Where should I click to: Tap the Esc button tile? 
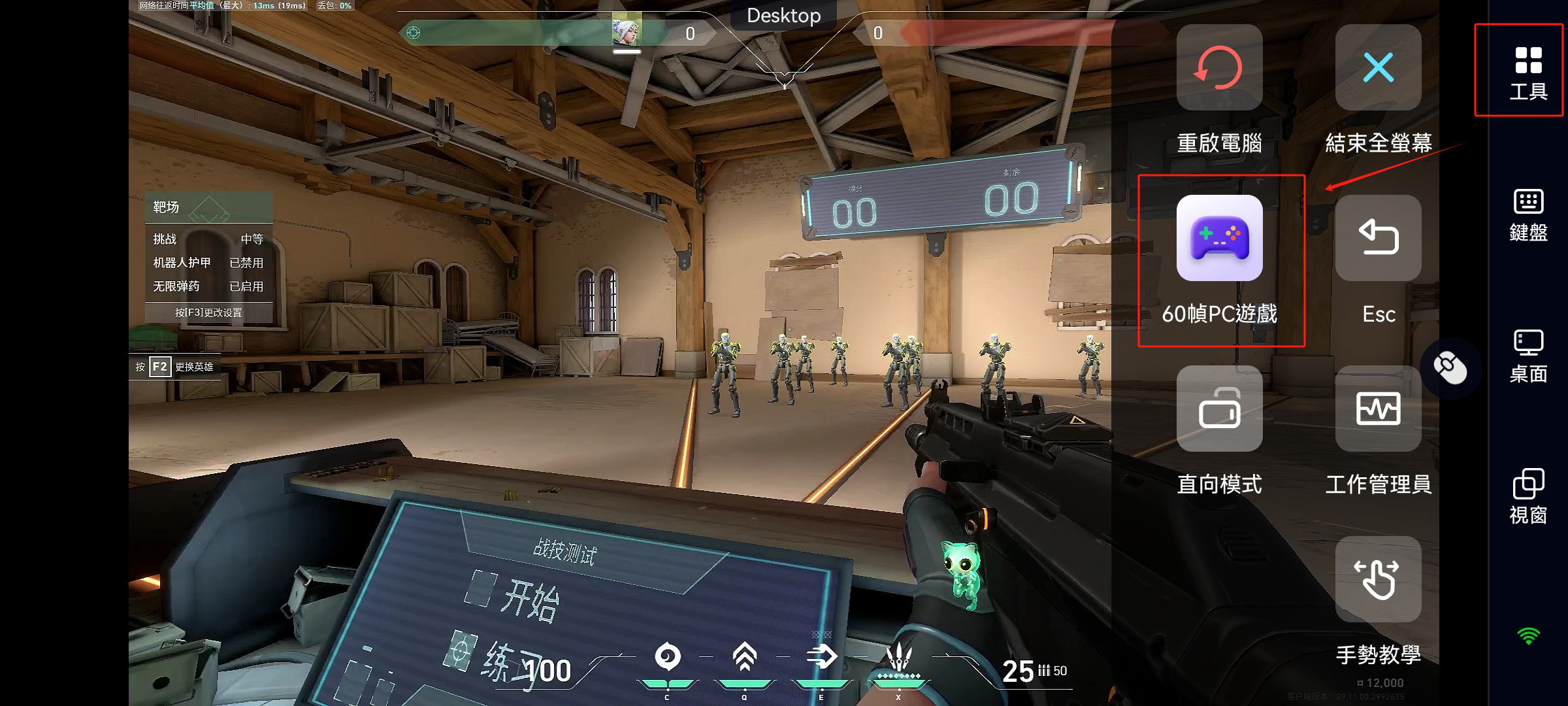(x=1378, y=239)
